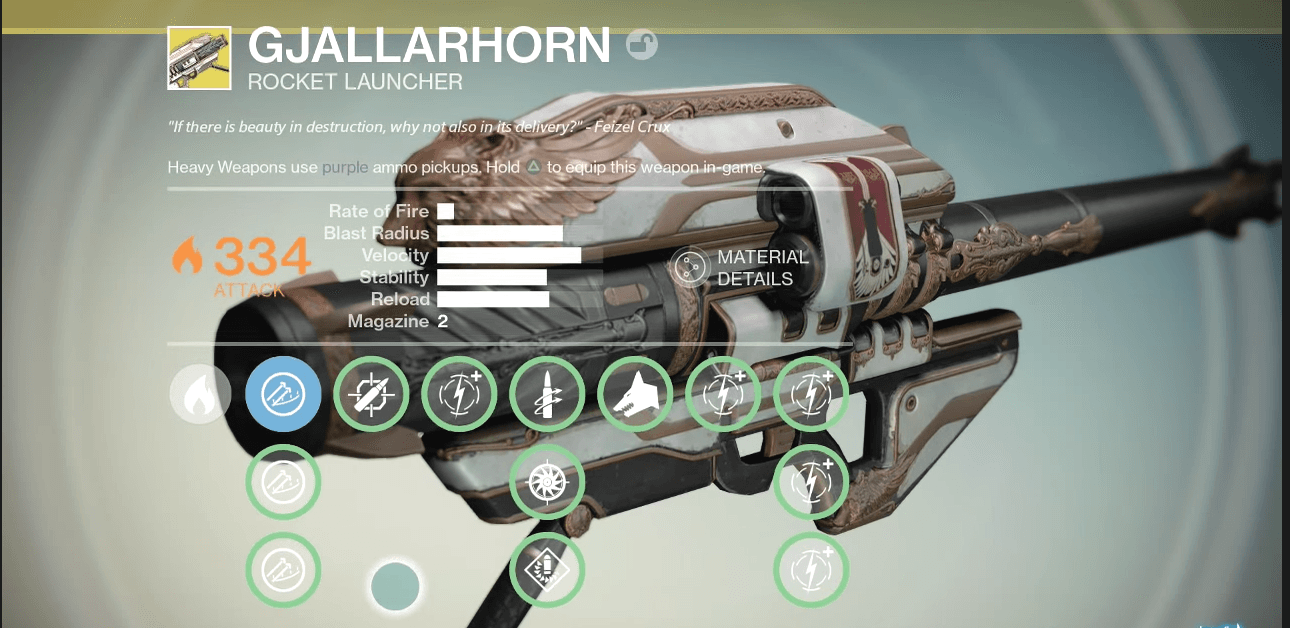
Task: Pick the spiraling bullet perk node
Action: pyautogui.click(x=547, y=394)
